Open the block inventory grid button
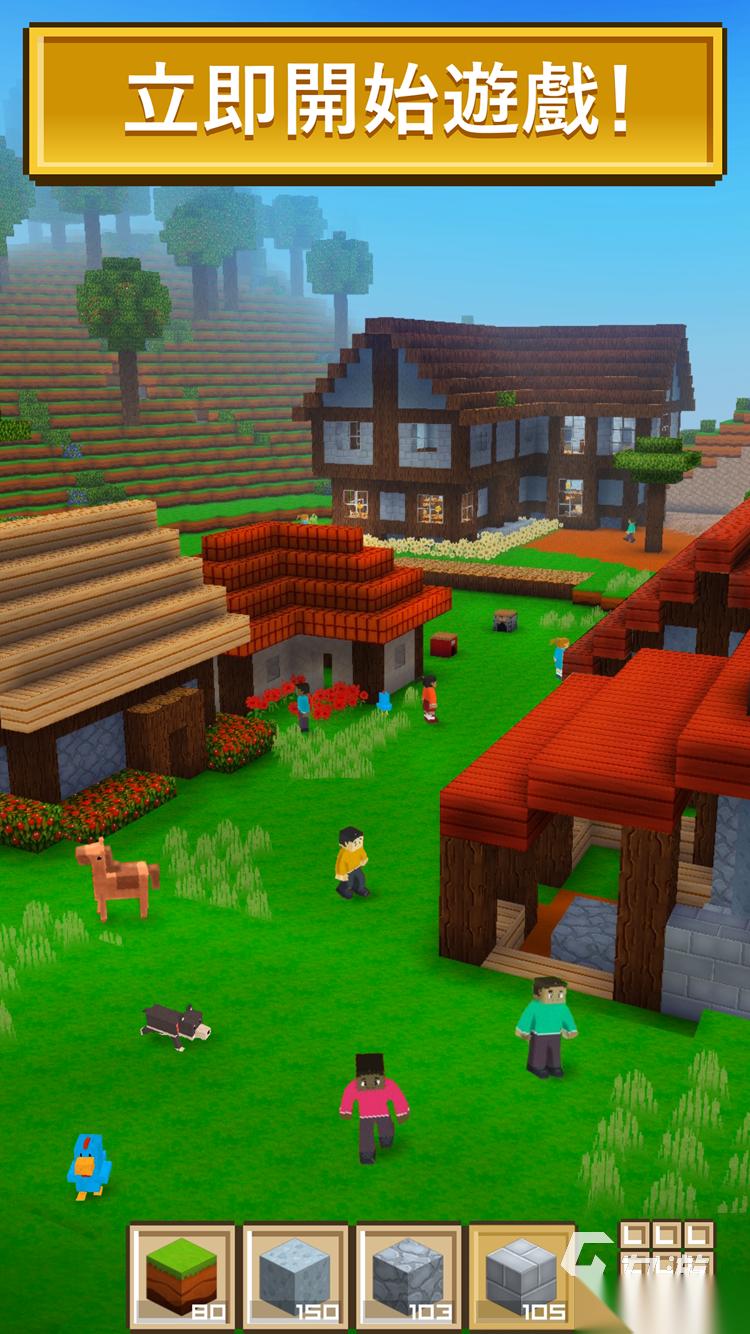The image size is (750, 1334). [x=667, y=1249]
